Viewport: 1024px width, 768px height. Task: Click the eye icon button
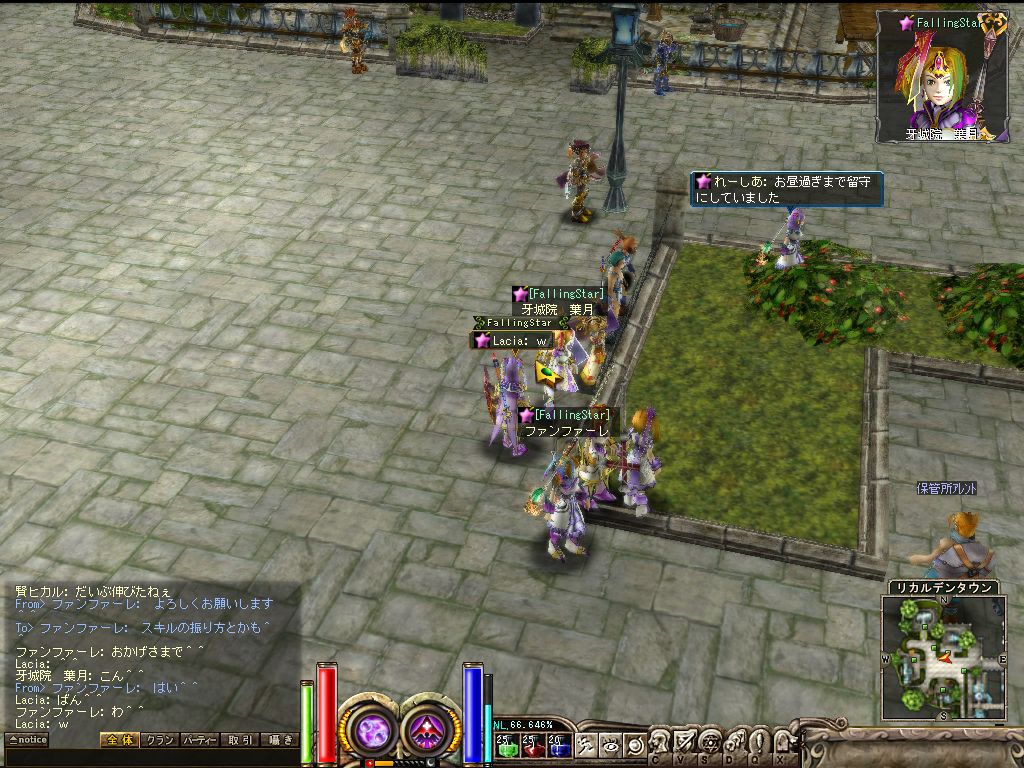click(610, 744)
